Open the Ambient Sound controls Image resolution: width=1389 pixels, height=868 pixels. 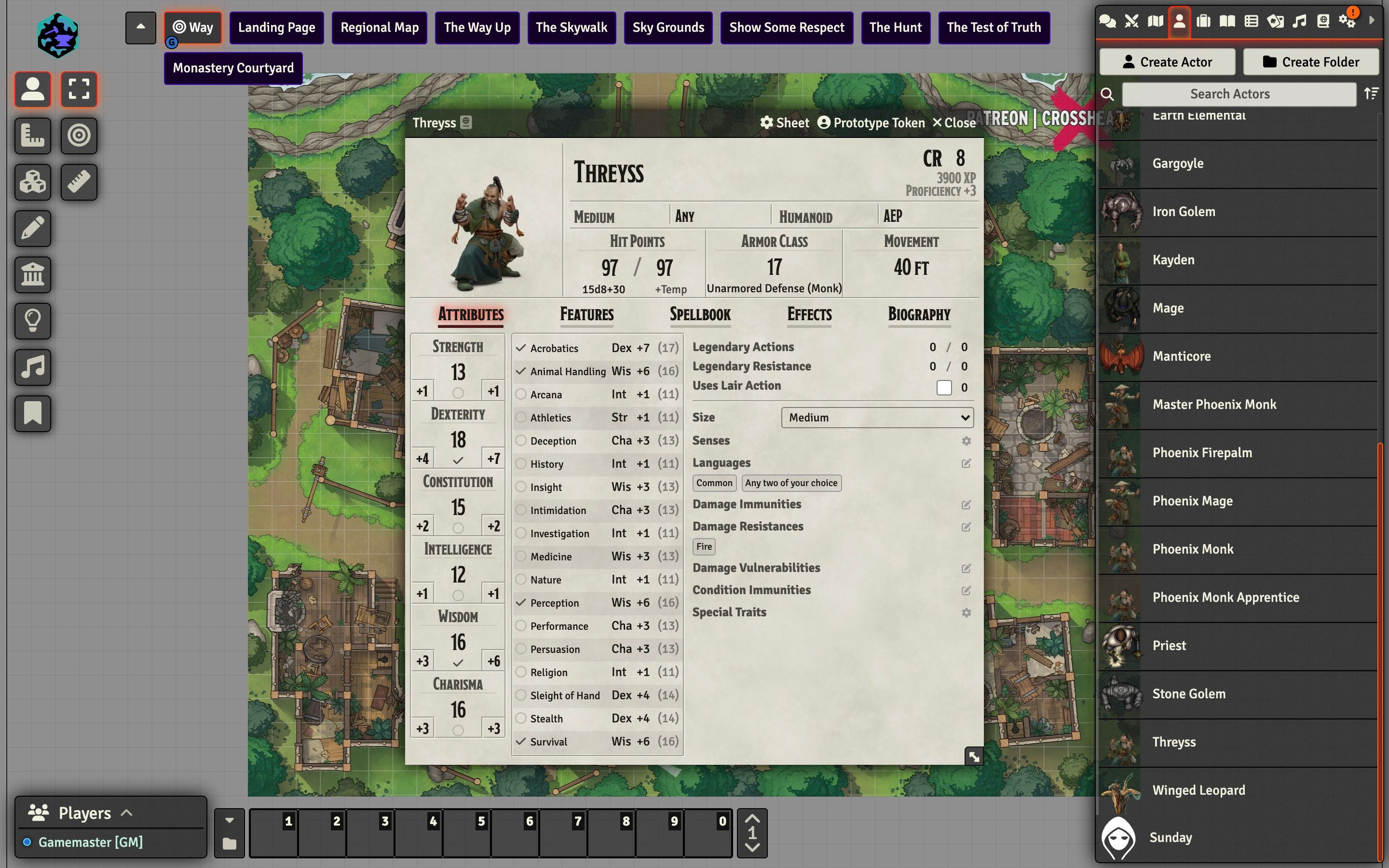coord(33,367)
